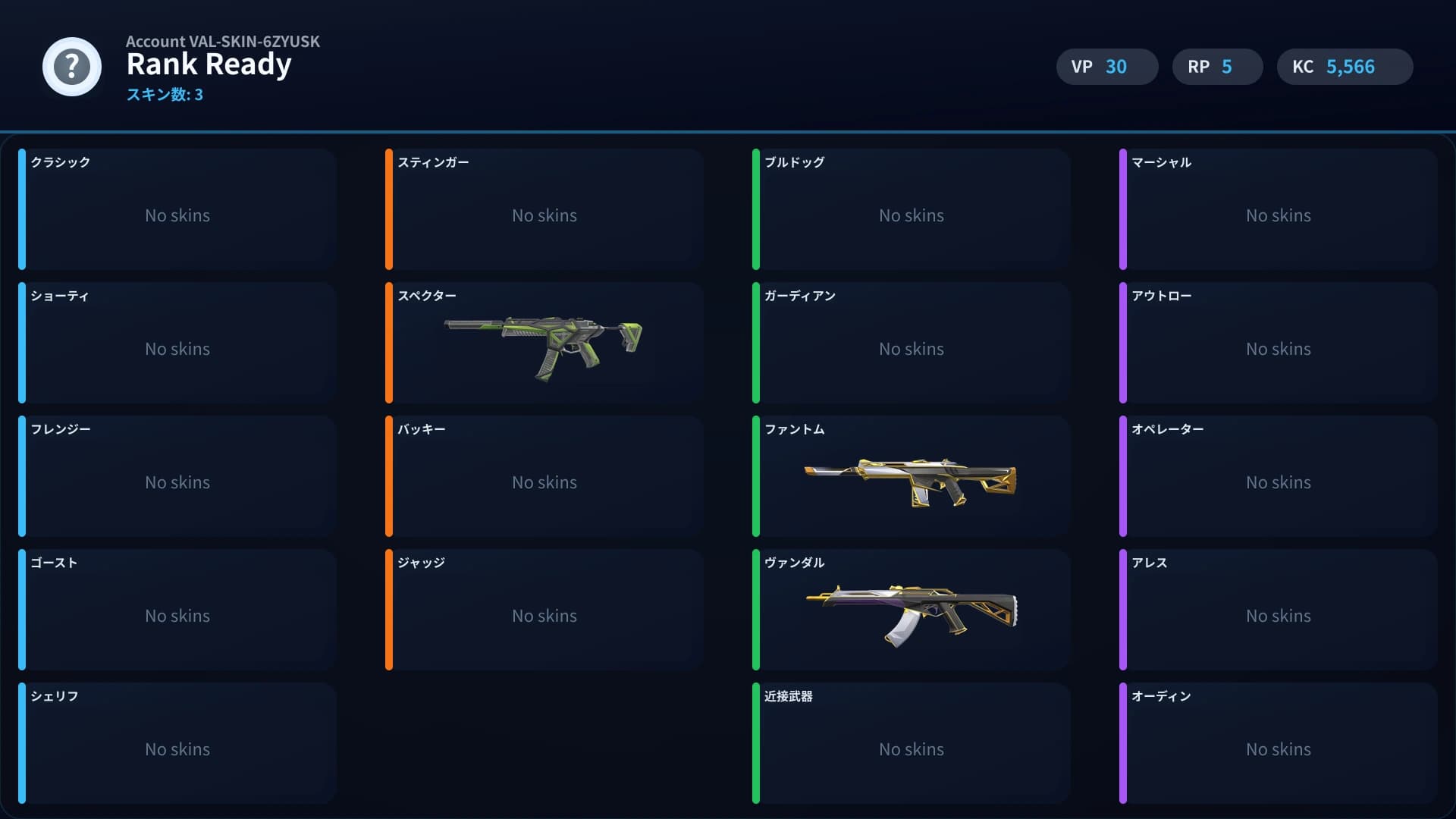Click the クラシック weapon card
1456x819 pixels.
tap(177, 209)
